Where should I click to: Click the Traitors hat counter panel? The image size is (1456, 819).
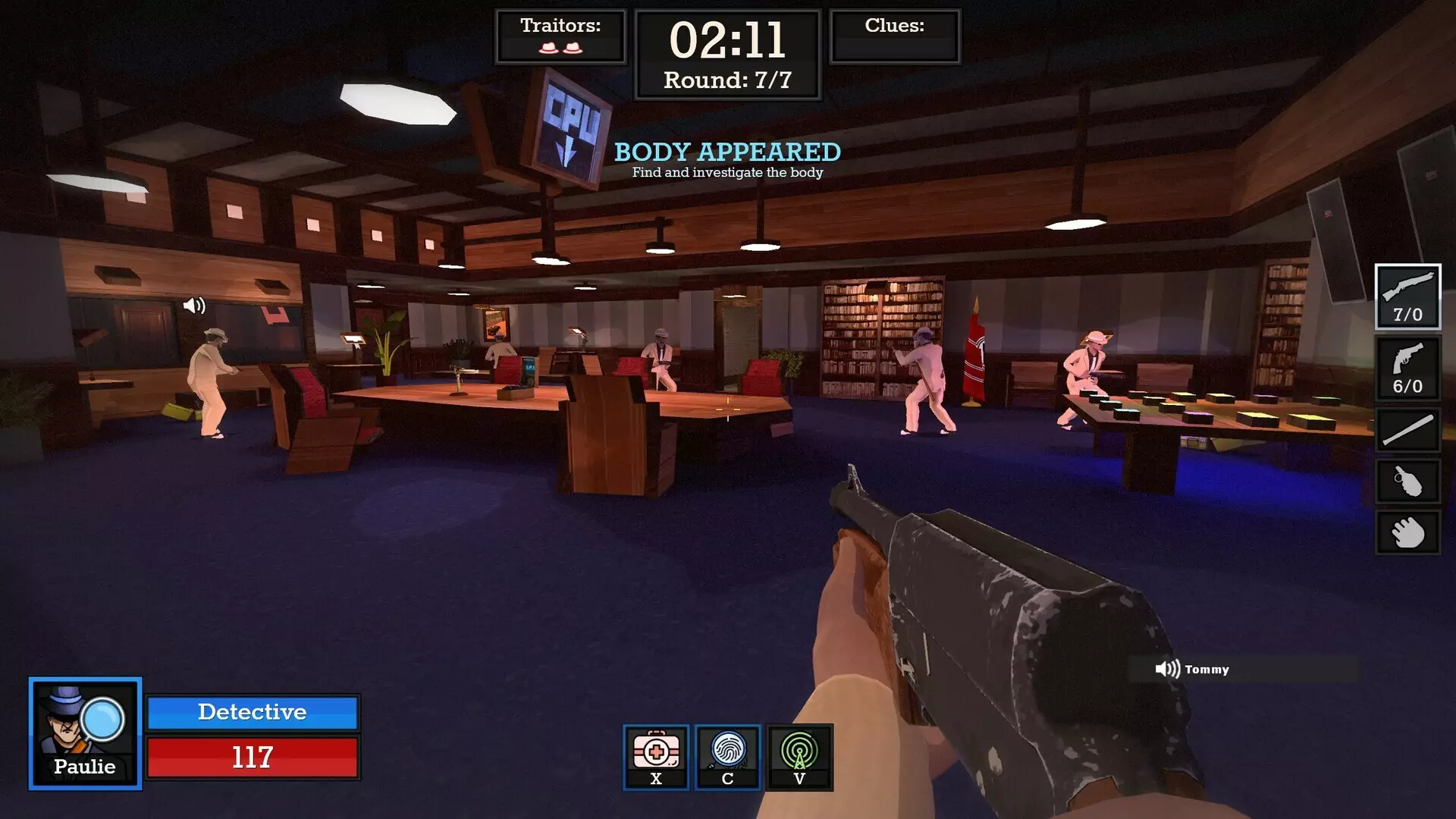click(560, 36)
